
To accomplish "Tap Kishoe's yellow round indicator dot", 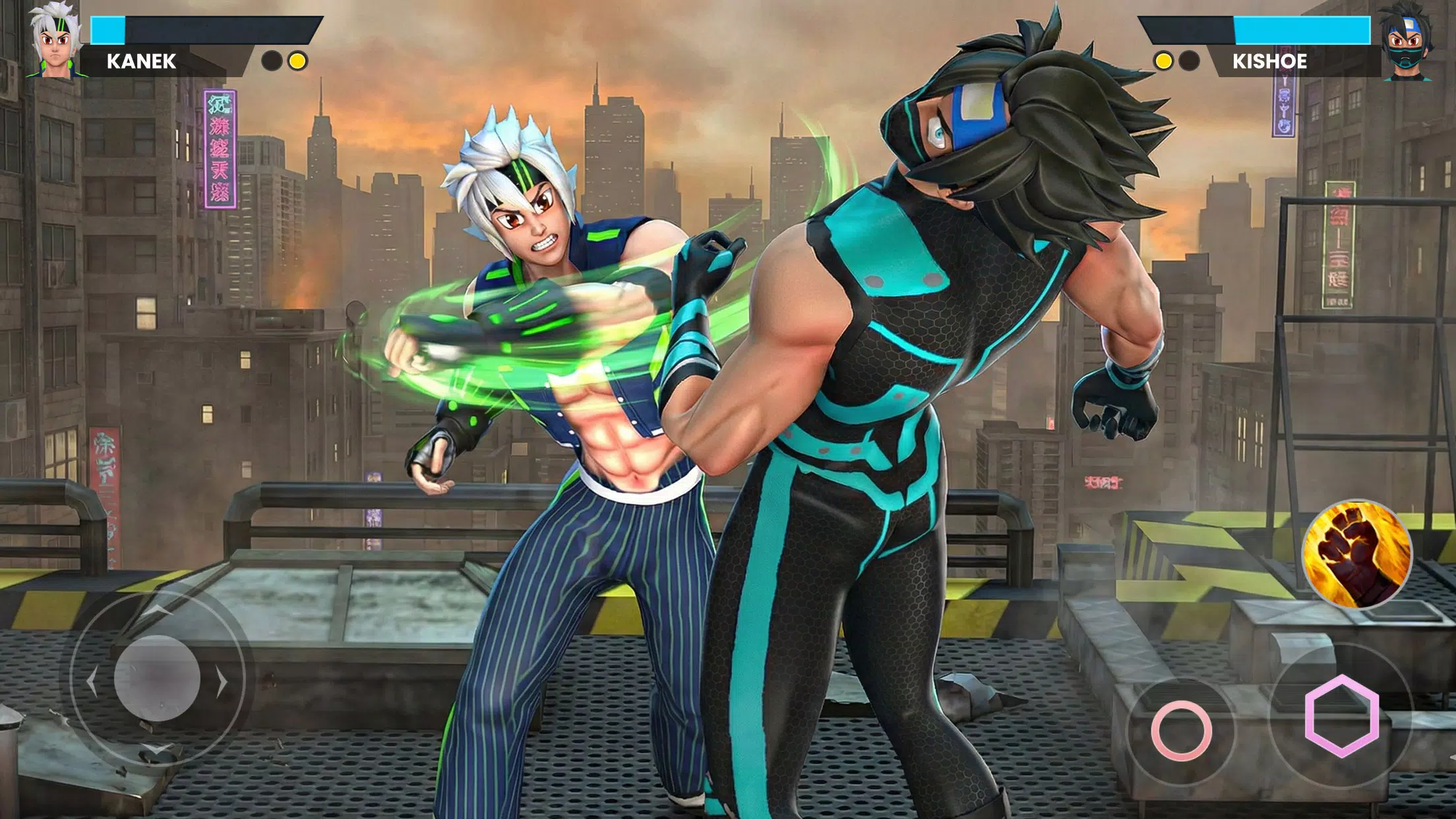I will pos(1164,61).
